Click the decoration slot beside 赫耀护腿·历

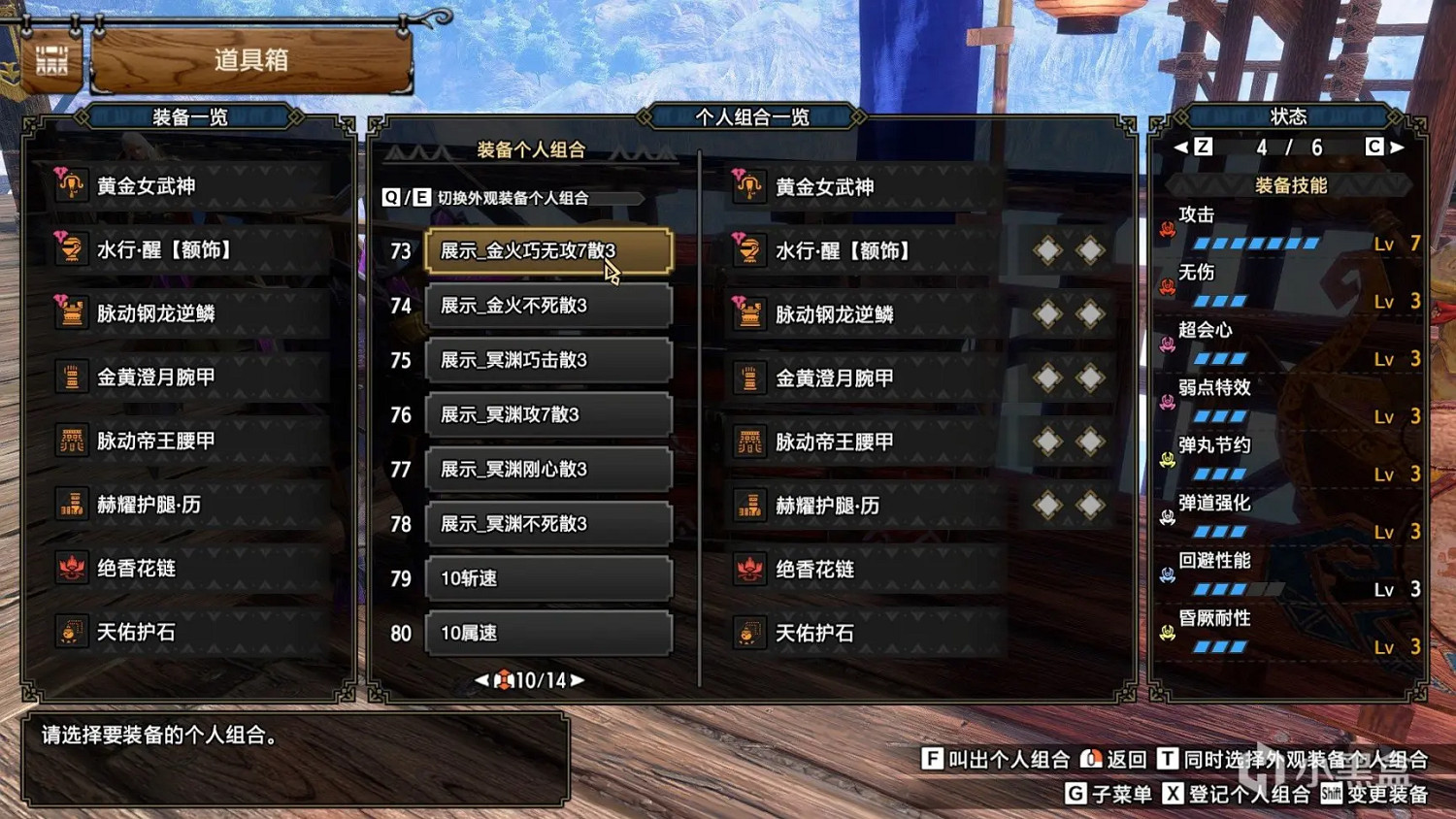1046,507
